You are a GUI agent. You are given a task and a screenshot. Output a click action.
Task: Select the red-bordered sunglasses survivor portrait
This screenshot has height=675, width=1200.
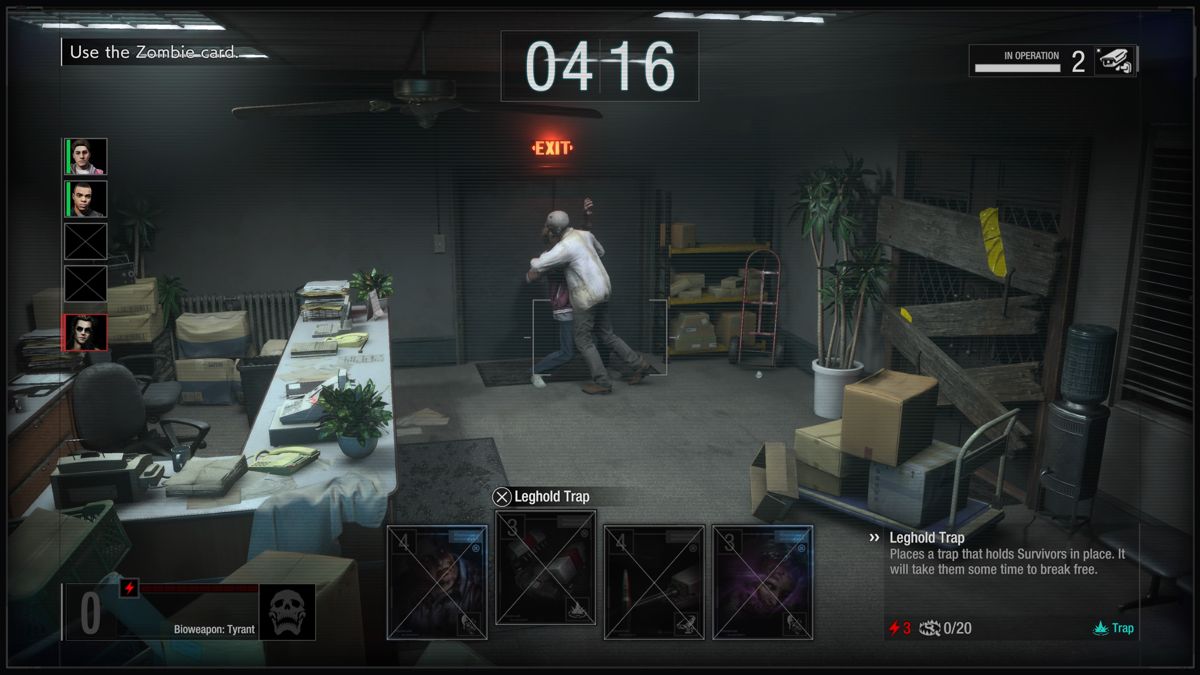coord(86,332)
